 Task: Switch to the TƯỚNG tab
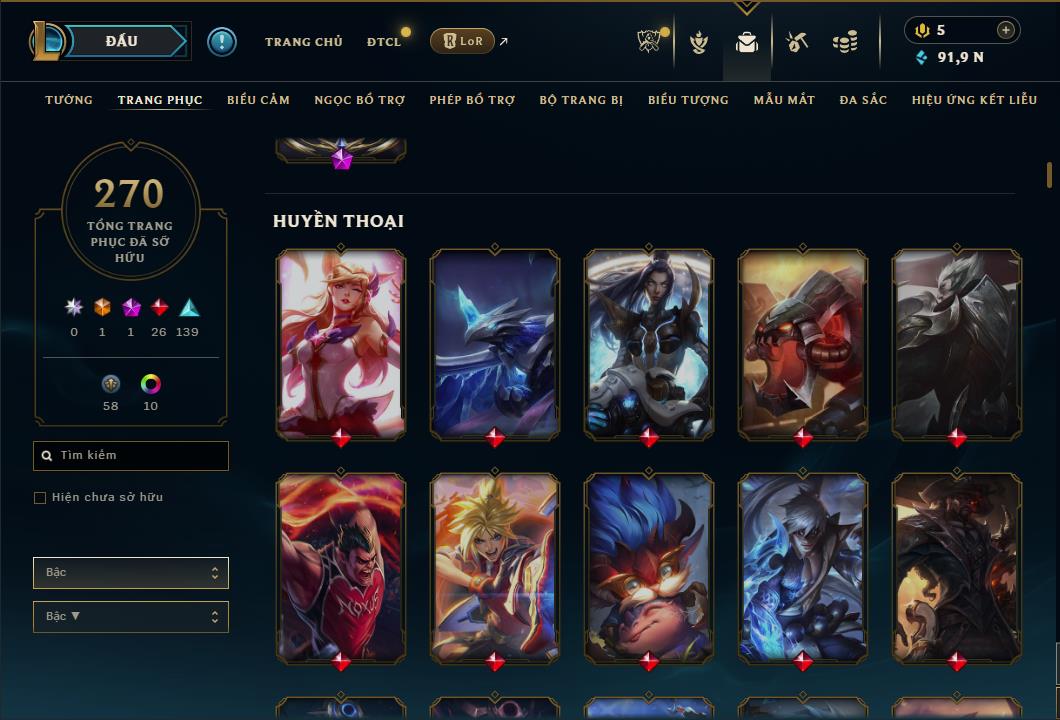69,100
